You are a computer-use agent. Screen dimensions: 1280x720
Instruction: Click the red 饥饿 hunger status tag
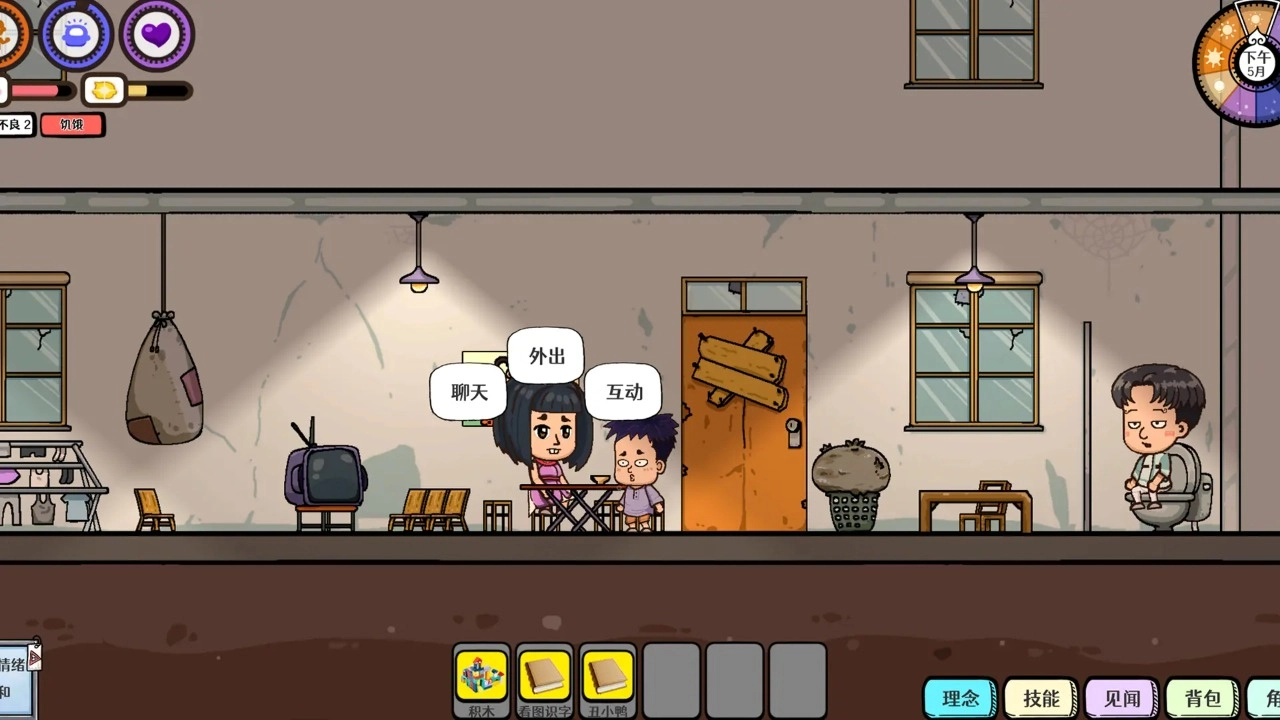coord(71,124)
